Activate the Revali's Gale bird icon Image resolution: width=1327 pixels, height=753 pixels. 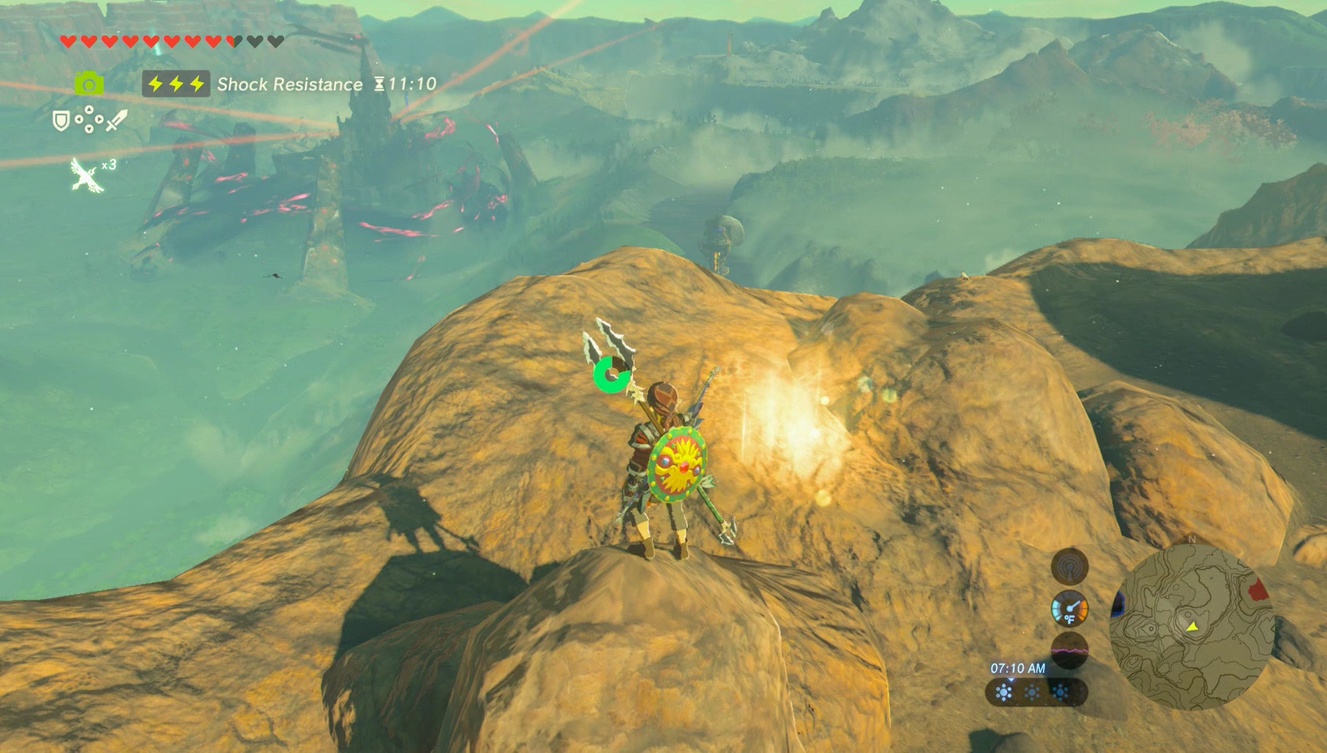pyautogui.click(x=87, y=175)
